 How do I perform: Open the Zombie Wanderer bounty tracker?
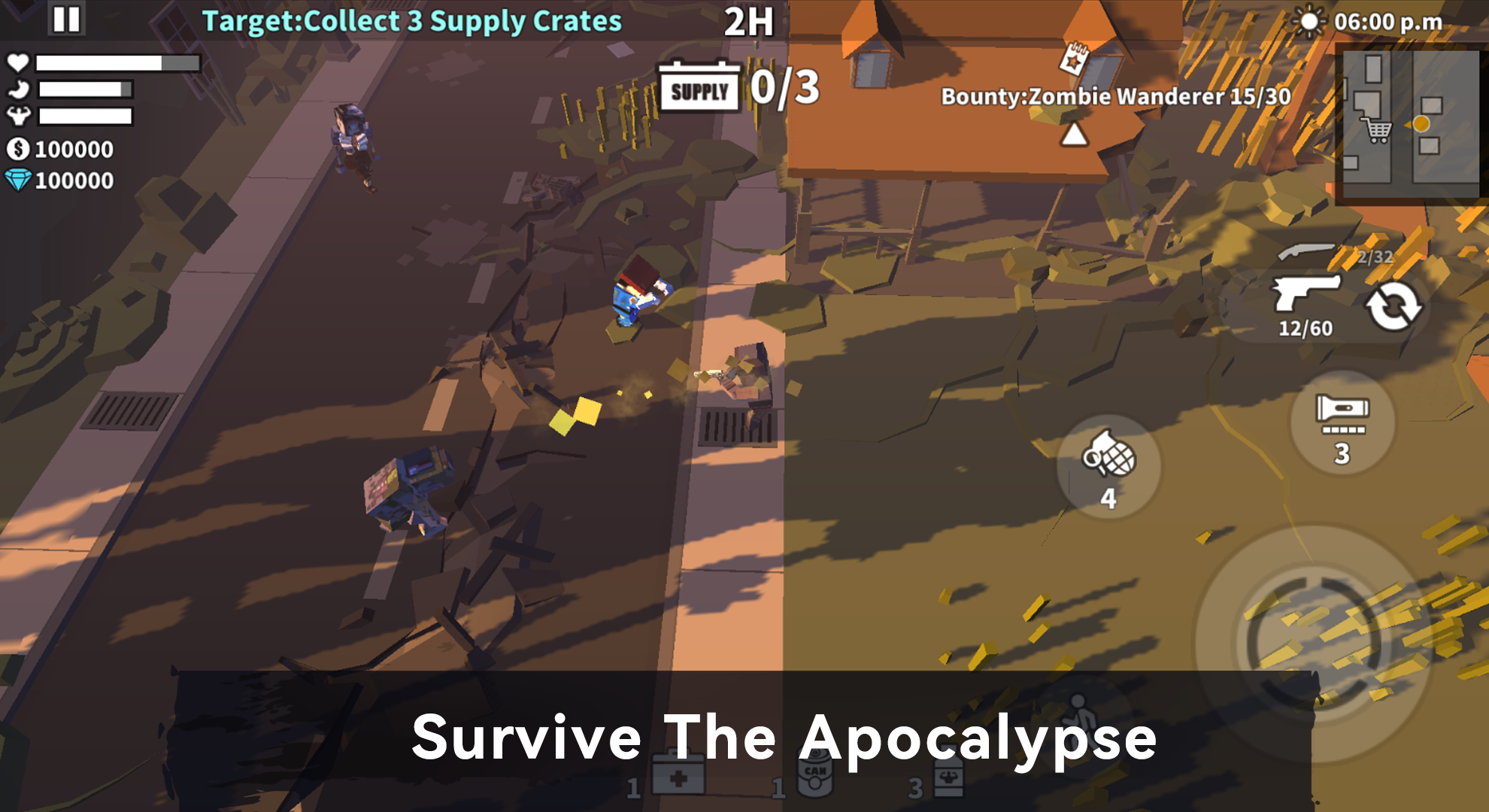pyautogui.click(x=1115, y=96)
